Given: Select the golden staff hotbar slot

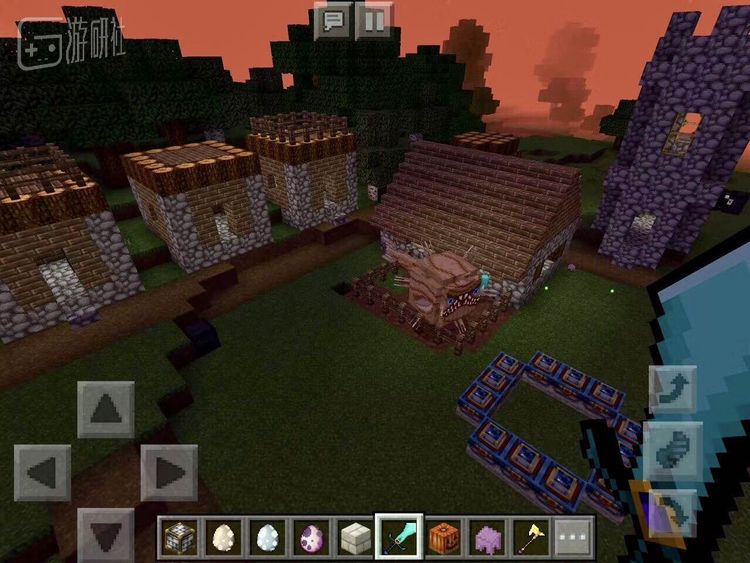Looking at the screenshot, I should (x=530, y=538).
